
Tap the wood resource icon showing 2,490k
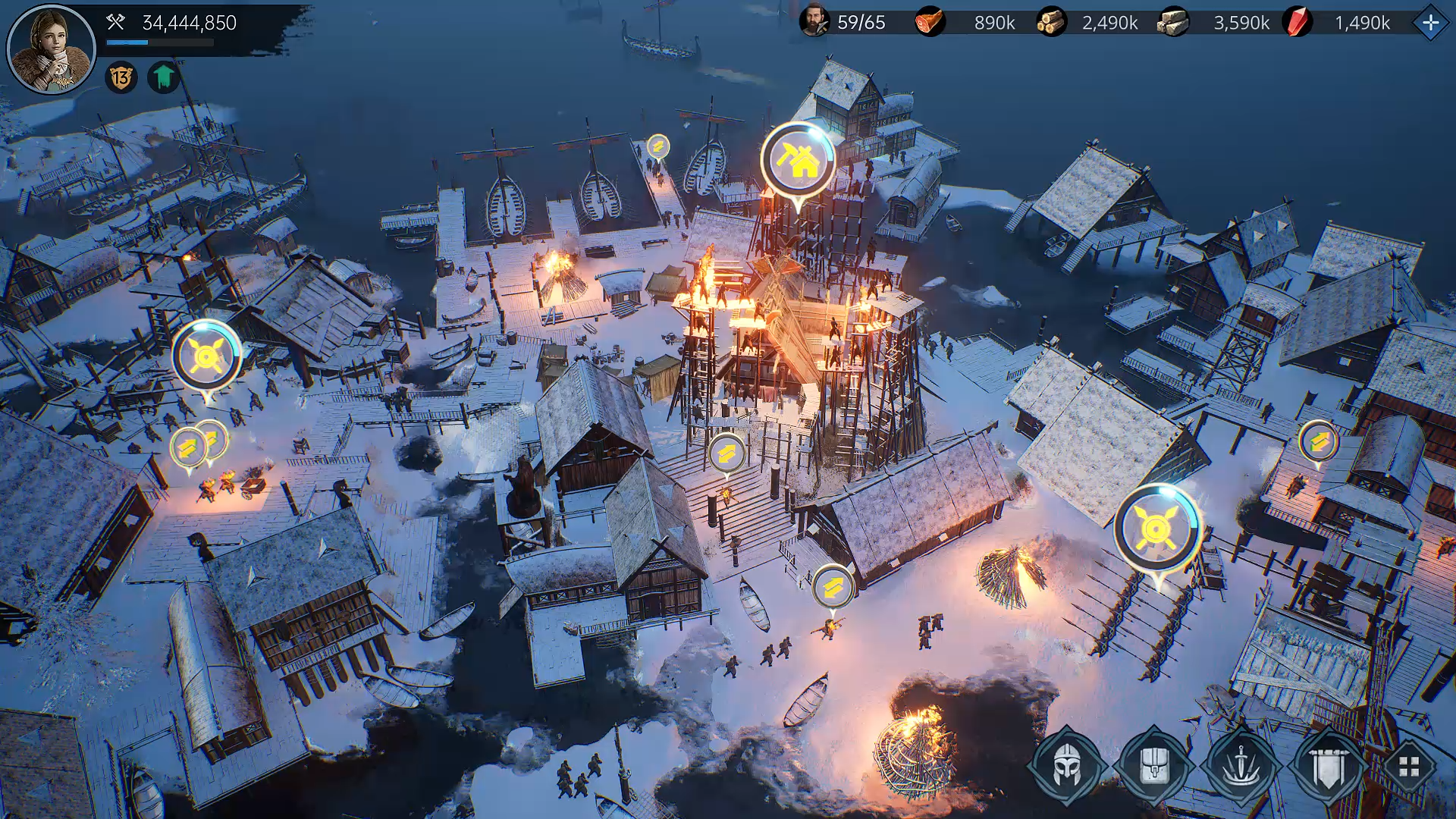point(1053,23)
